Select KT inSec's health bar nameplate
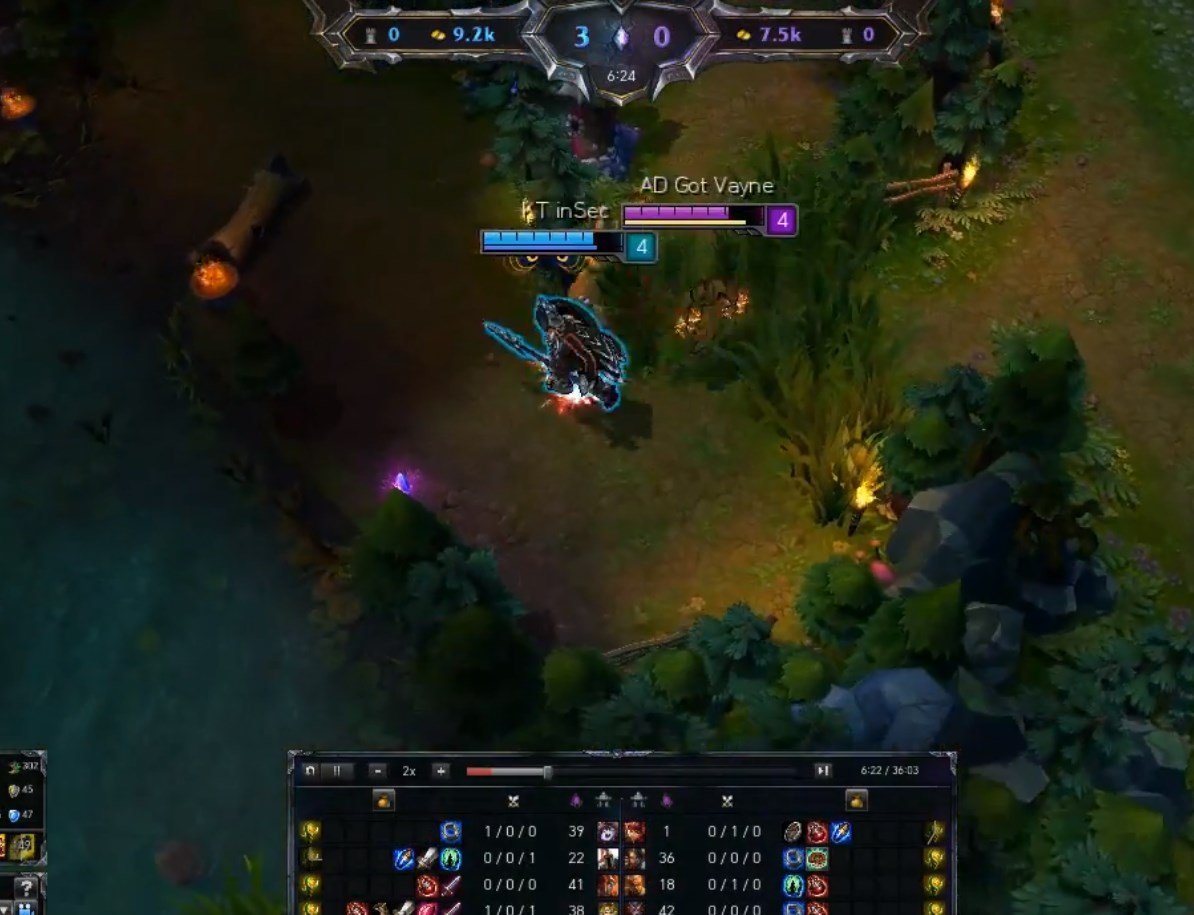 coord(553,243)
